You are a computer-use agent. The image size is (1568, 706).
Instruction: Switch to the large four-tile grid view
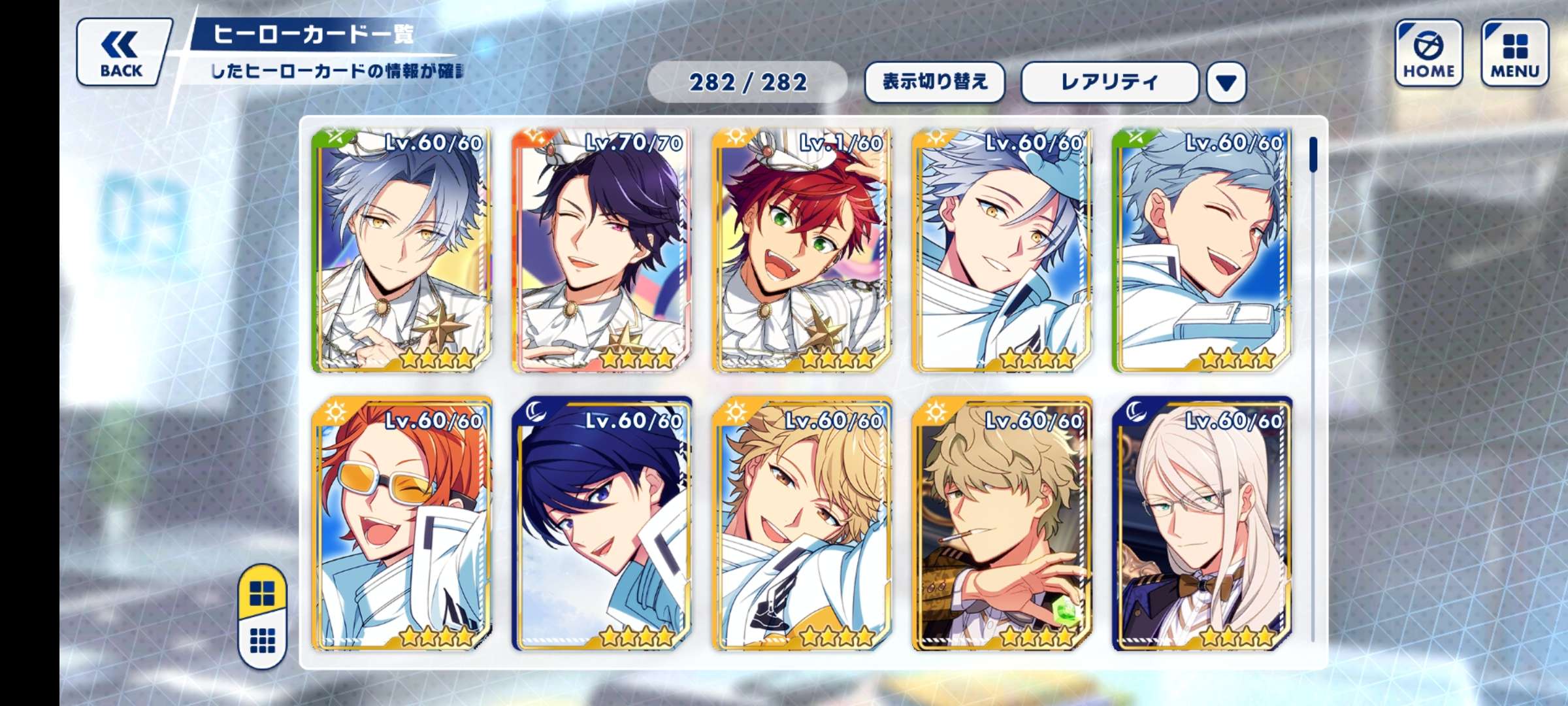coord(263,594)
